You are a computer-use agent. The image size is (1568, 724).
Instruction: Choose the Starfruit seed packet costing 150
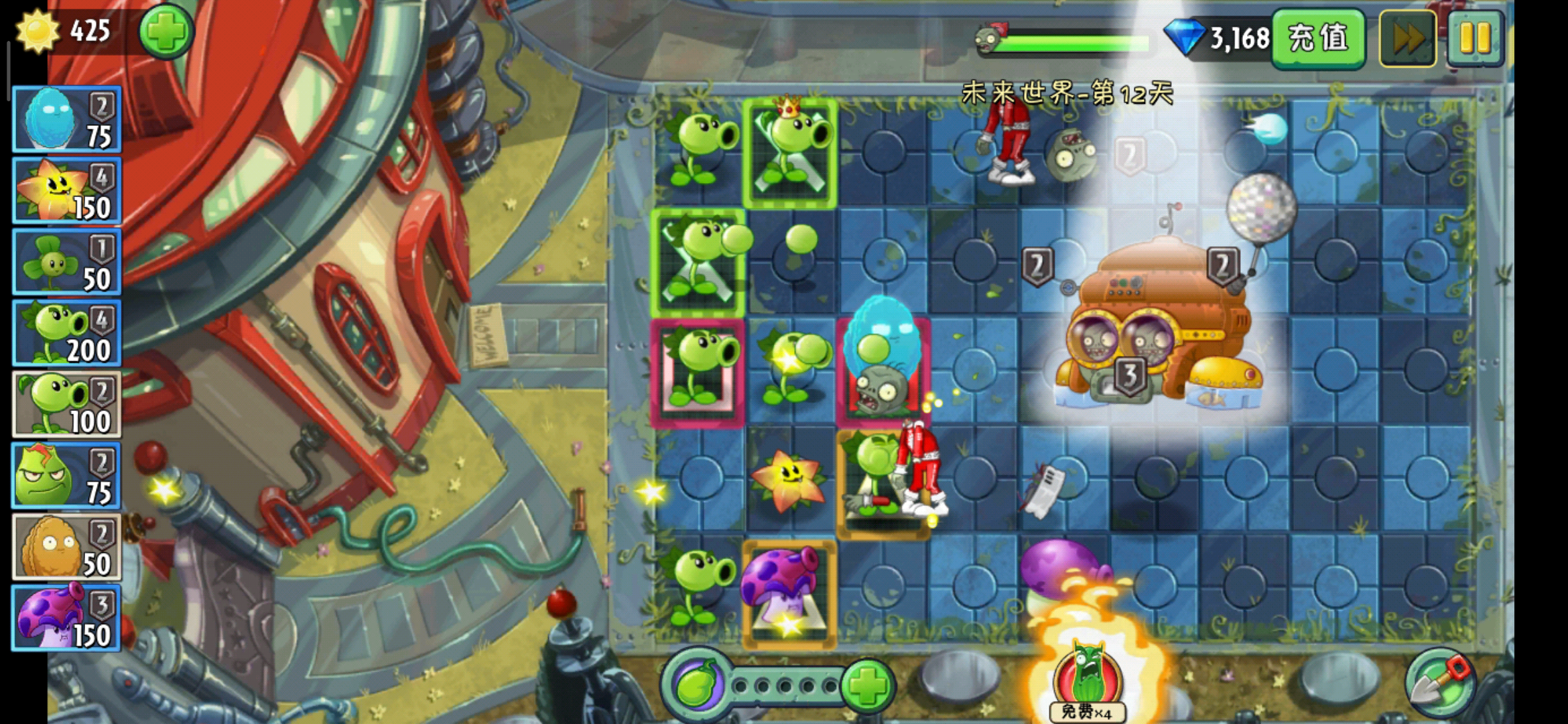66,191
